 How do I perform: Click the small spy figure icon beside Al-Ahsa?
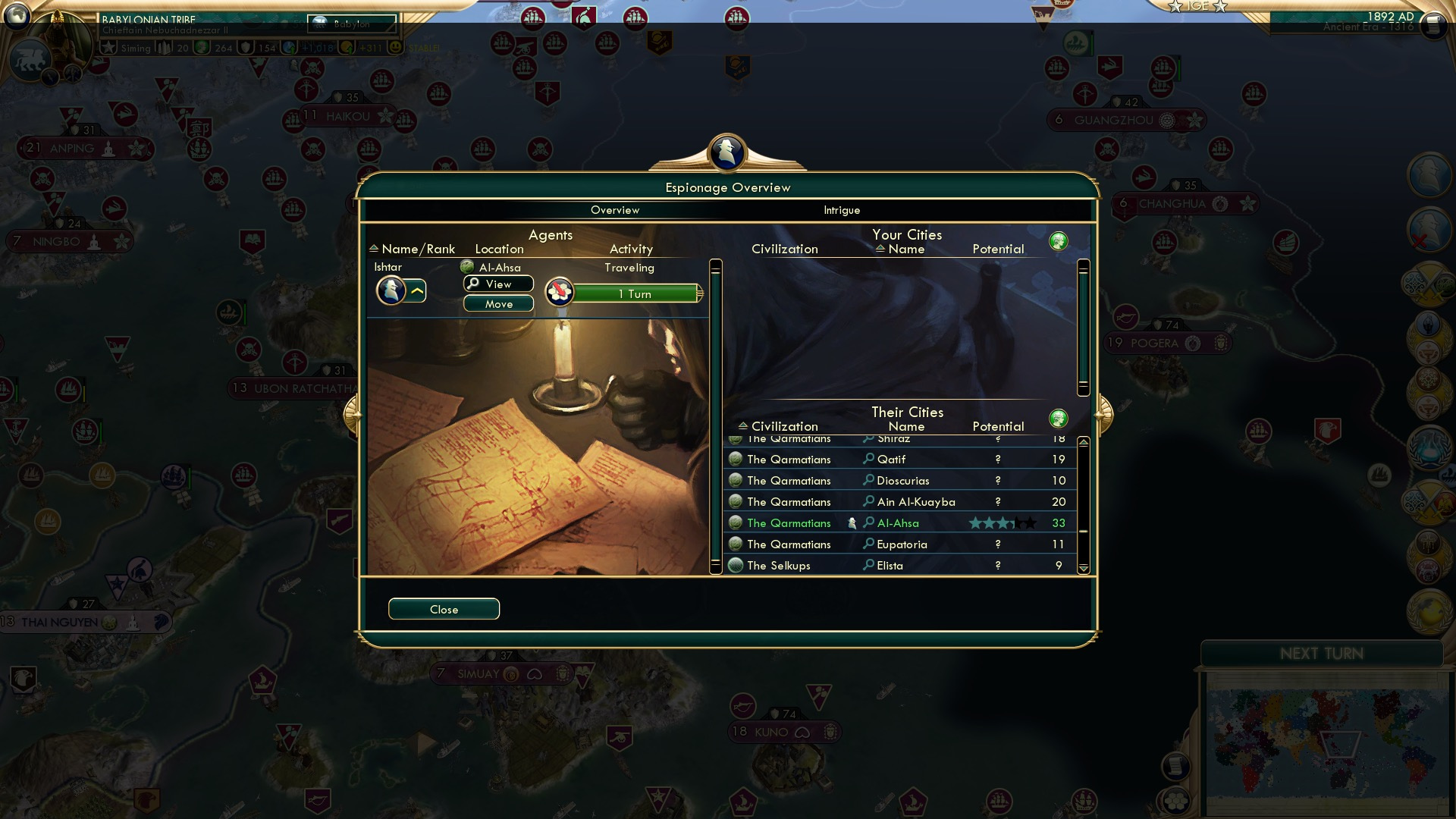point(851,522)
